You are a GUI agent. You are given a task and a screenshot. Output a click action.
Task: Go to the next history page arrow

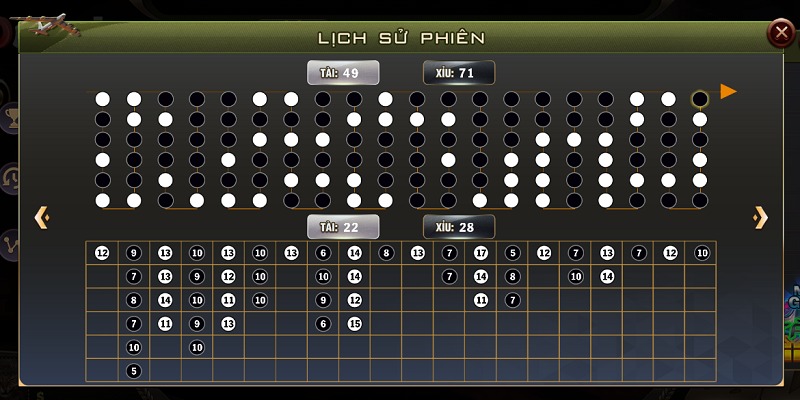760,217
